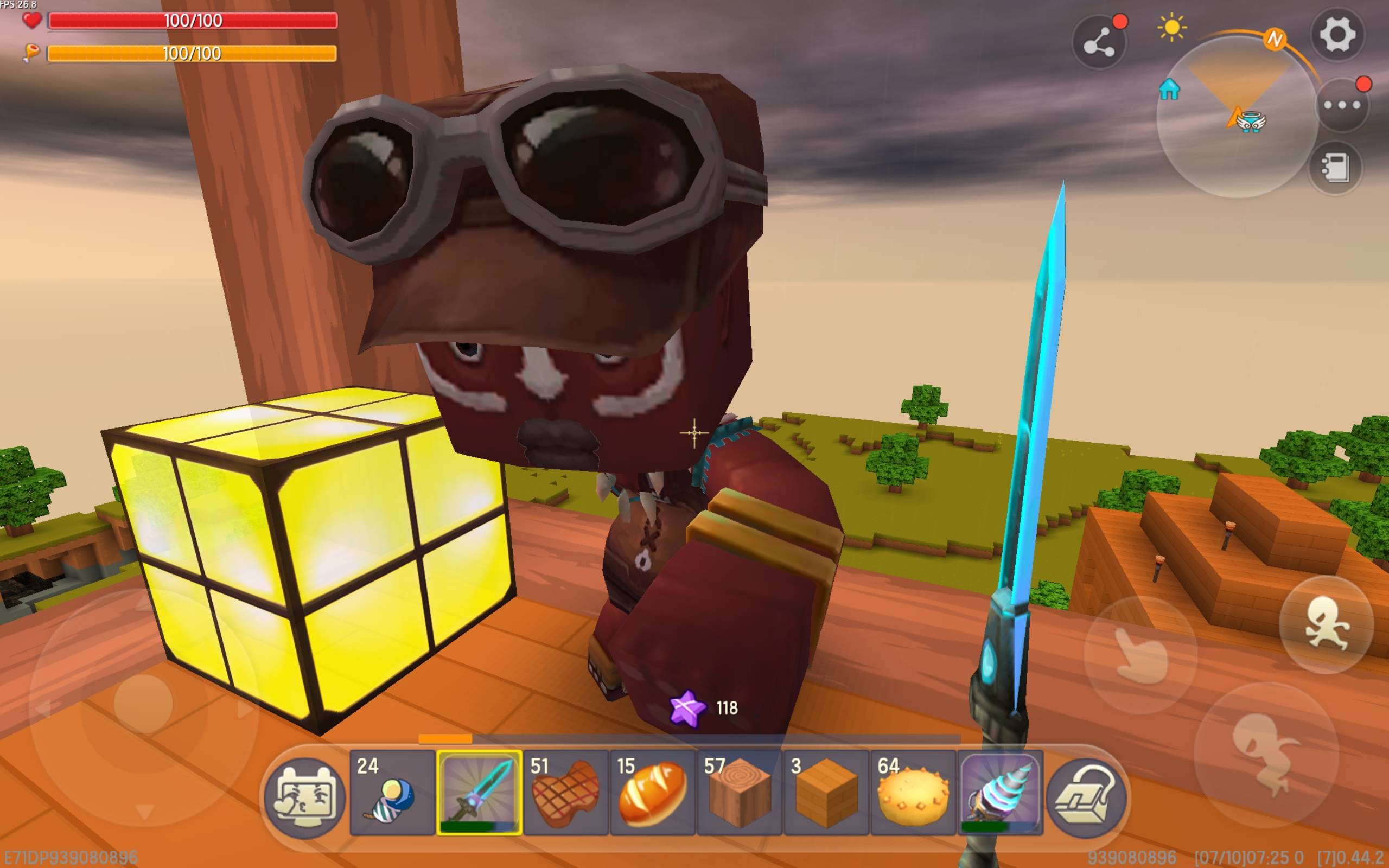Open the settings gear menu
Image resolution: width=1389 pixels, height=868 pixels.
(1338, 34)
